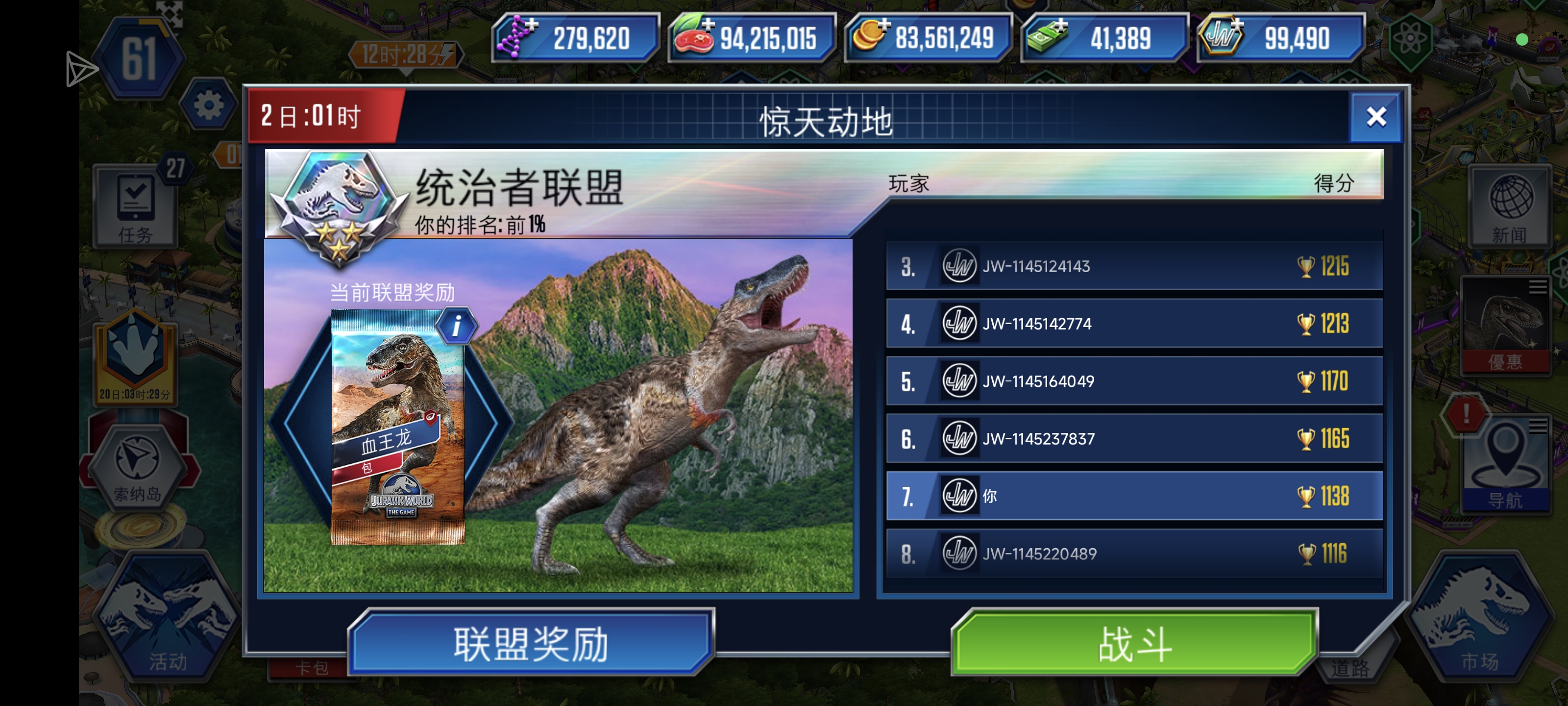
Task: Switch to the 卡包 card pack tab
Action: (312, 668)
